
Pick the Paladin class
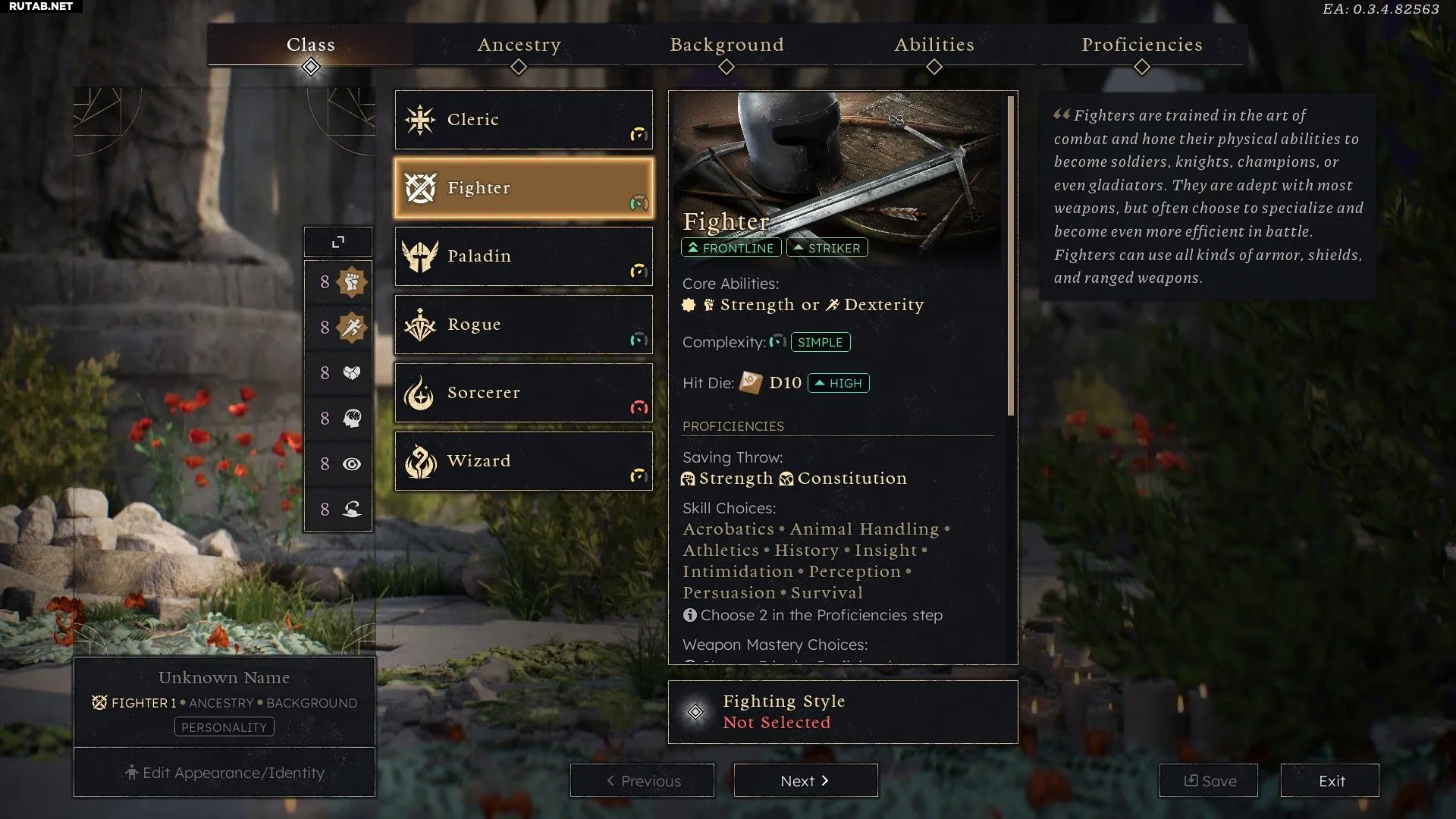pos(523,256)
